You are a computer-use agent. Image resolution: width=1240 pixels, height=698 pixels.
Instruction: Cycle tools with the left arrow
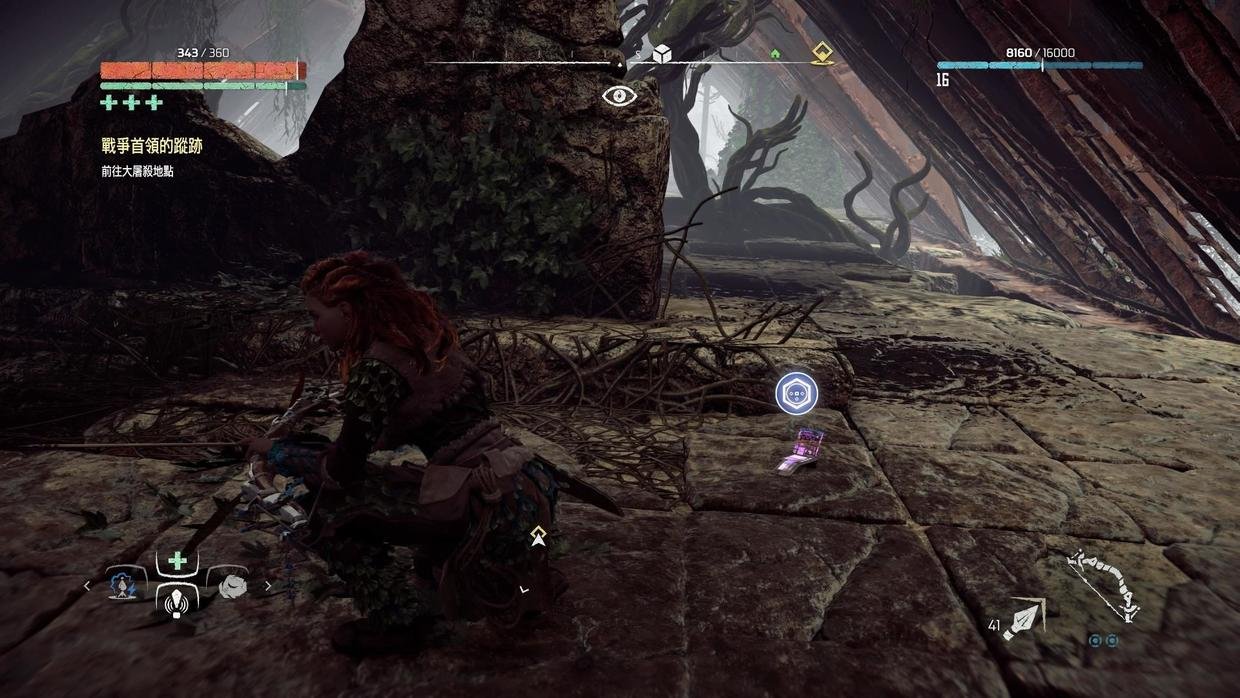tap(87, 586)
